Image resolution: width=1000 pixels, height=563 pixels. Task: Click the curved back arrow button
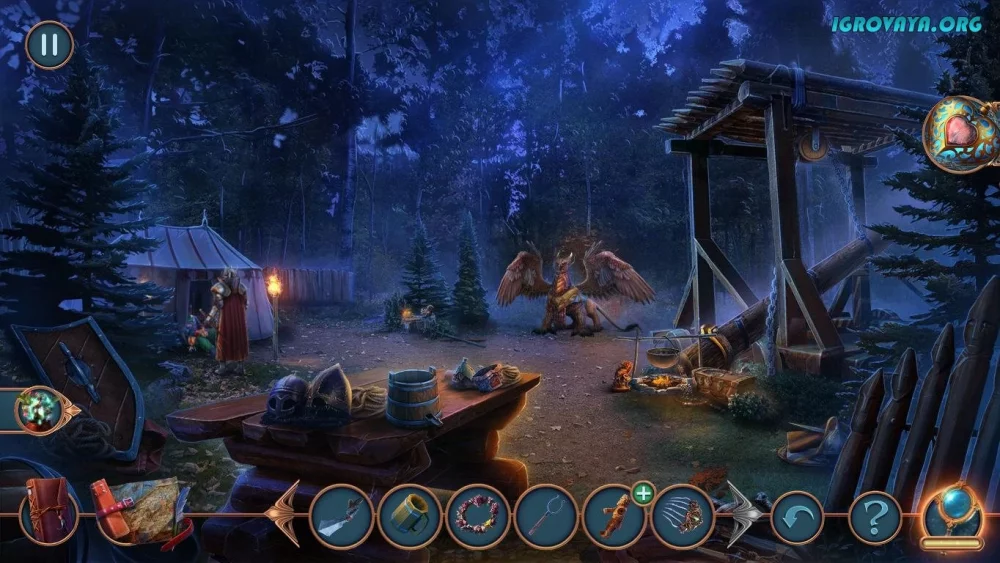pos(797,517)
